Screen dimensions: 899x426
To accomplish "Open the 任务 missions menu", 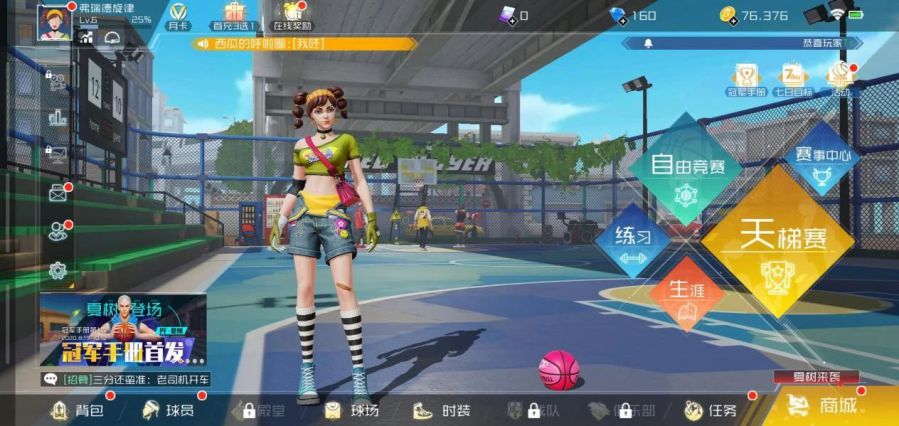I will point(711,410).
